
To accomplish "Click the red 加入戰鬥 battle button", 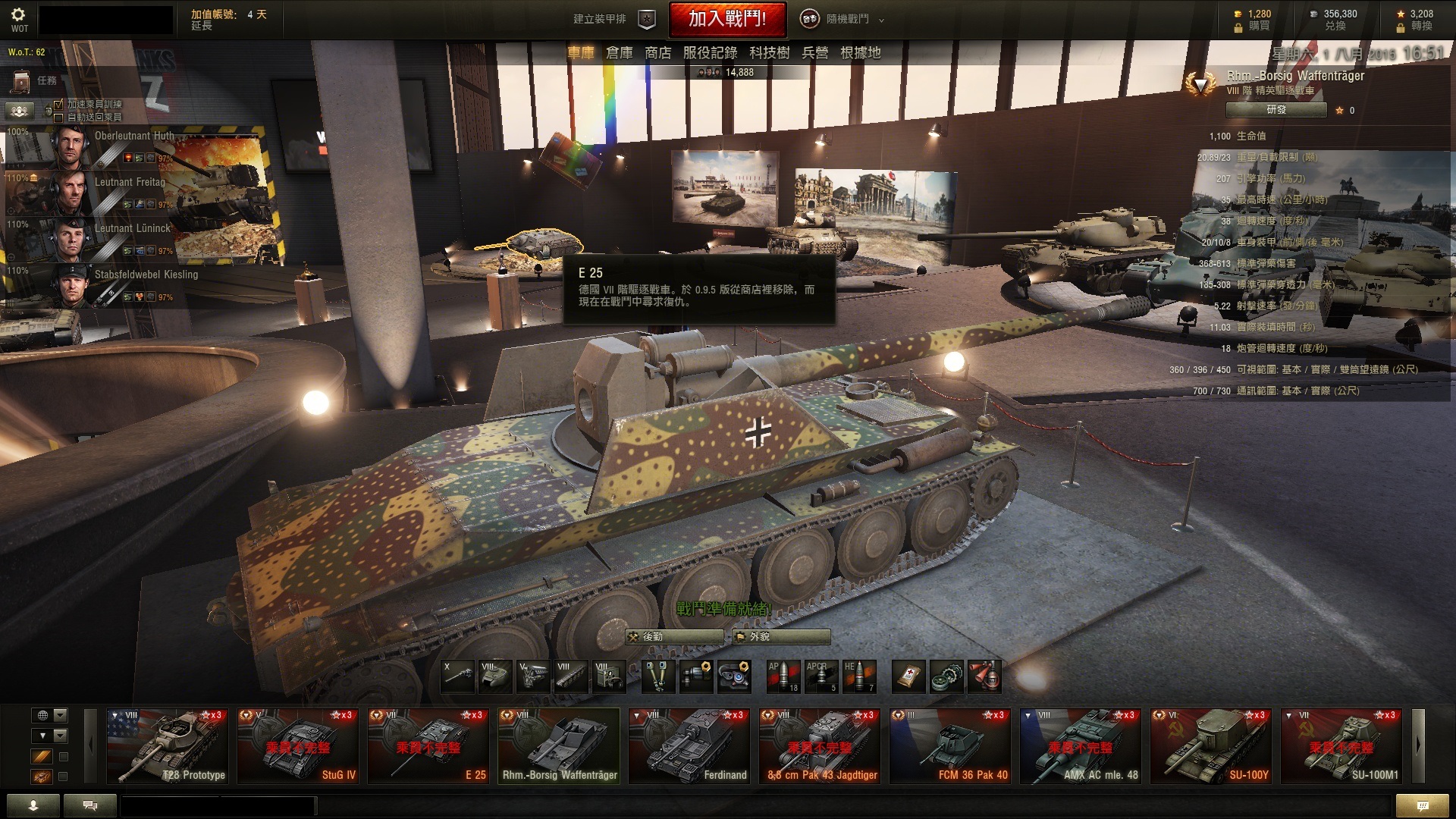I will (726, 19).
